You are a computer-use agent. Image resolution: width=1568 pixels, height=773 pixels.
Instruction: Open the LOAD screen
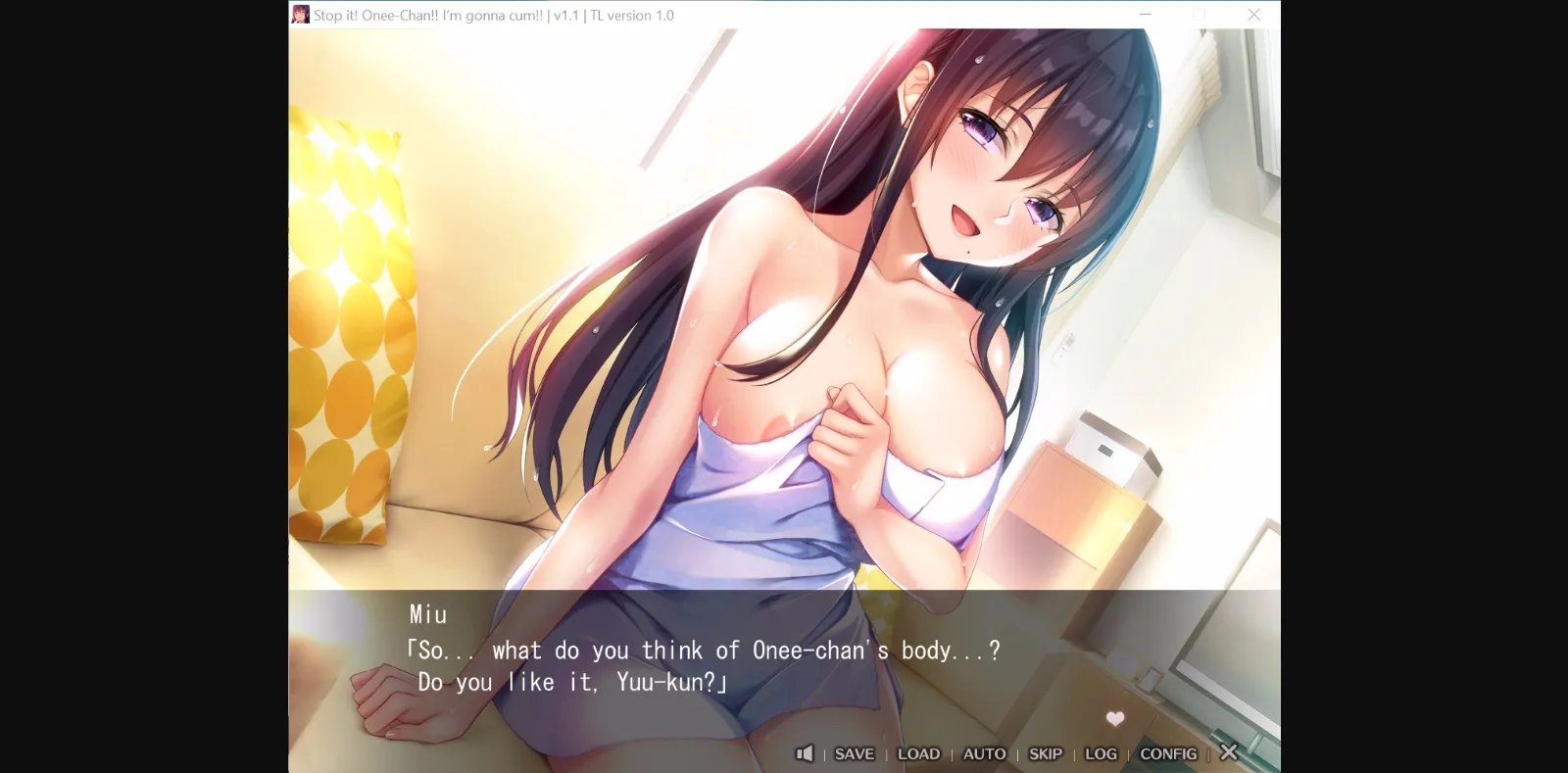[919, 753]
